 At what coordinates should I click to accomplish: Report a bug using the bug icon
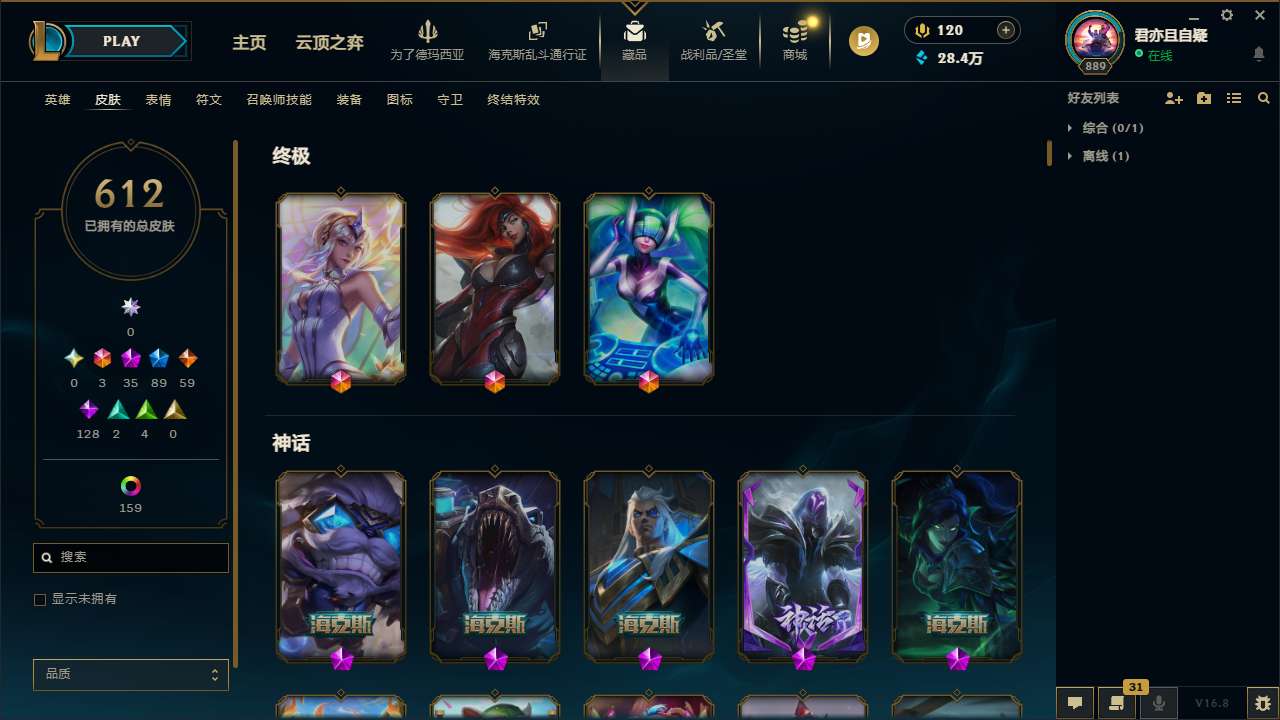click(1262, 702)
